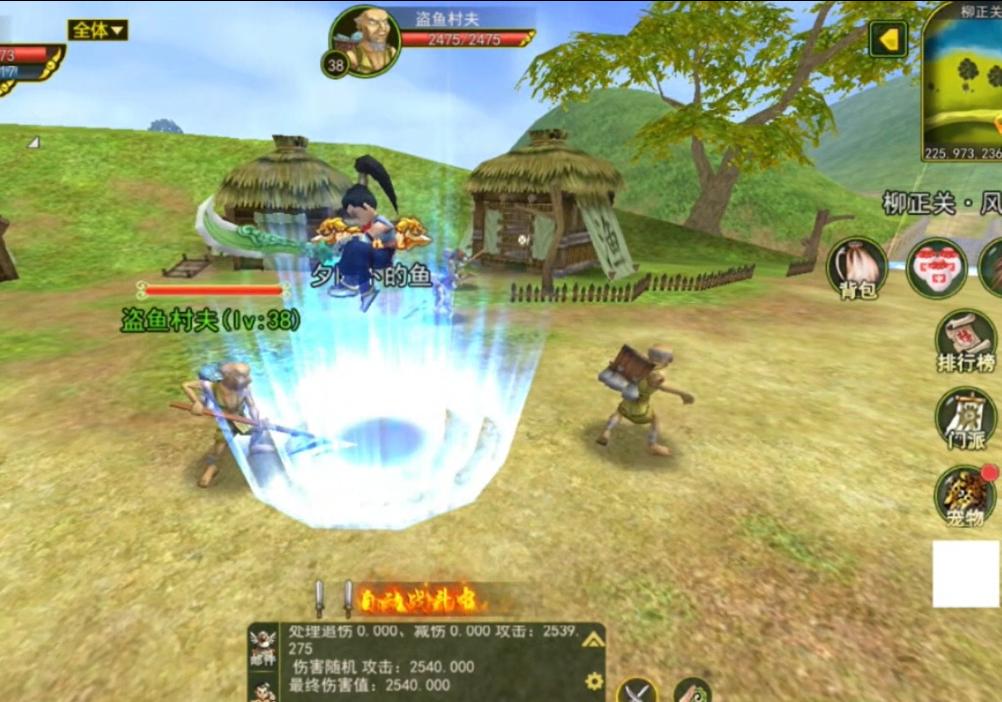
Task: Open chat settings gear
Action: tap(594, 681)
